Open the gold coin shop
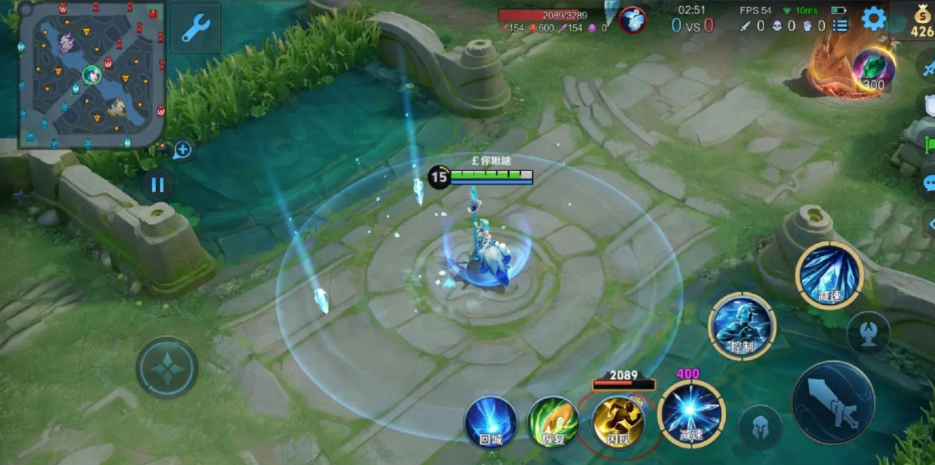 coord(922,20)
